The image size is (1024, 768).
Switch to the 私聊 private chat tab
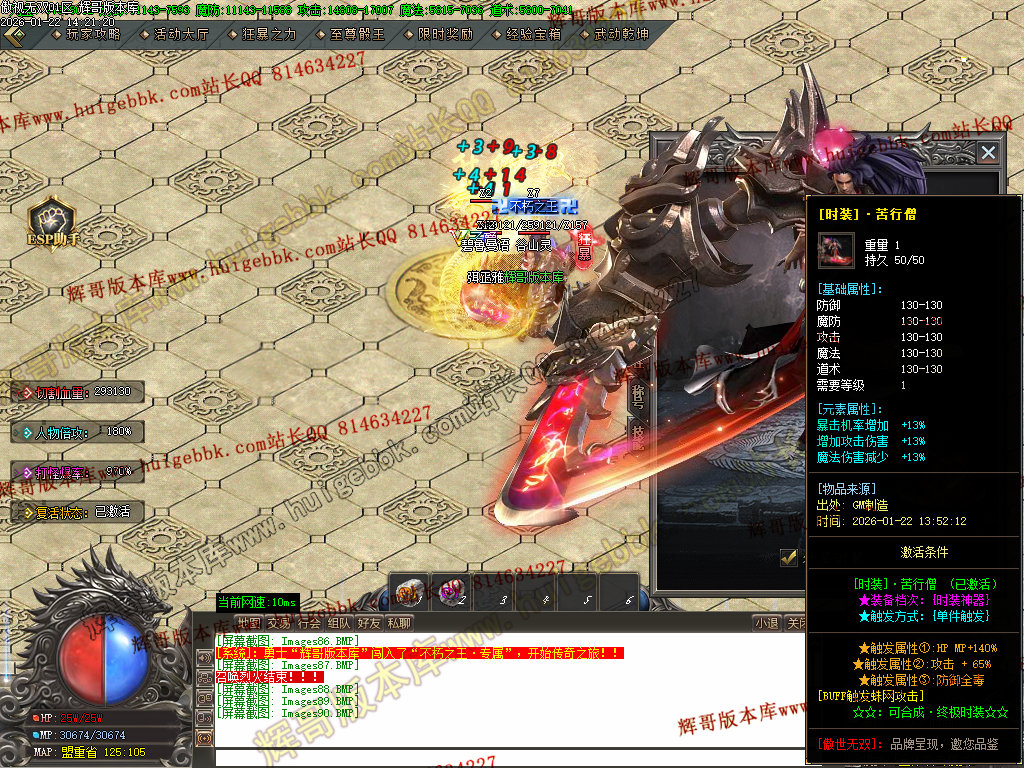point(399,623)
